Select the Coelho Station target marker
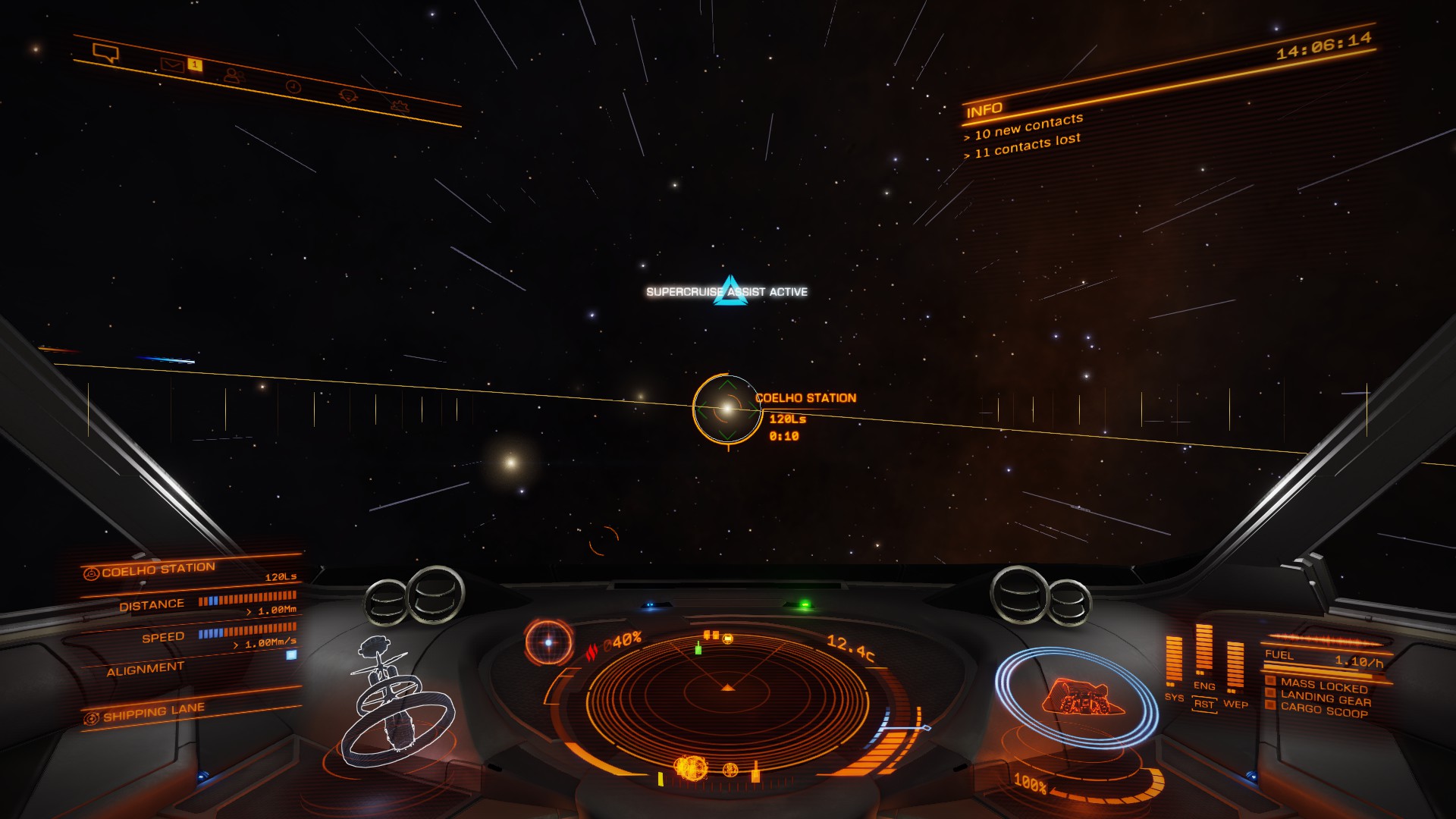1456x819 pixels. coord(726,409)
